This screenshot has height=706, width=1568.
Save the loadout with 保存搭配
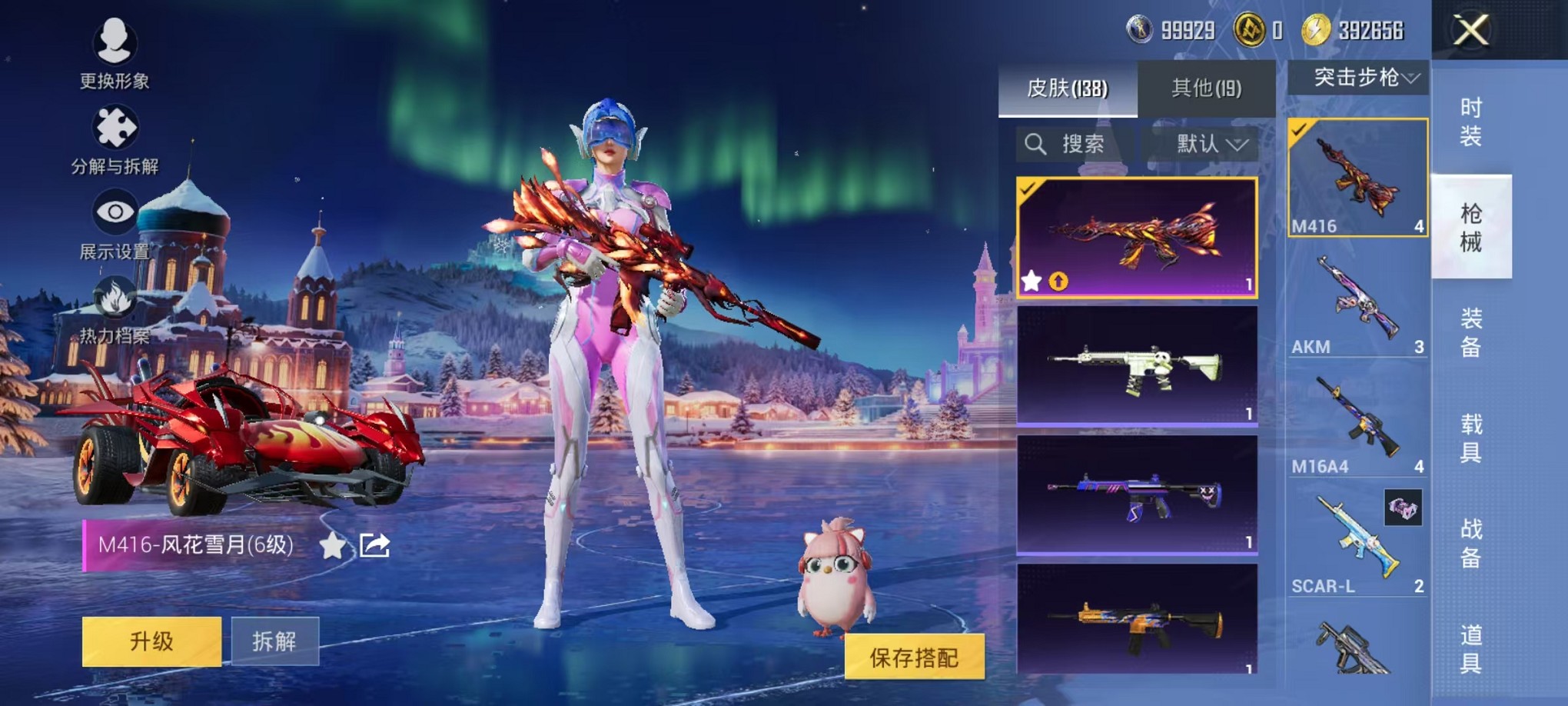(914, 657)
